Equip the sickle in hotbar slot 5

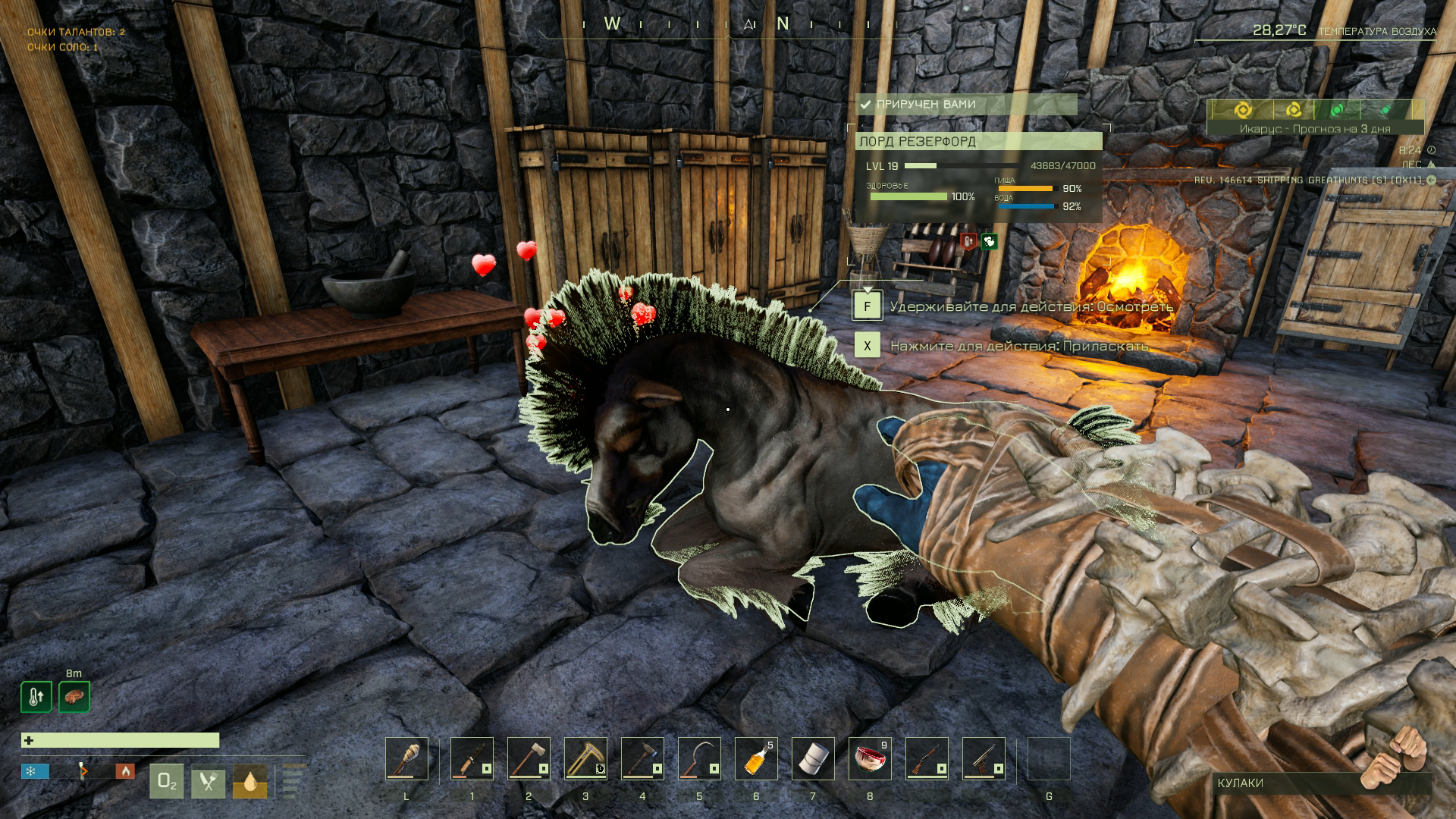(699, 758)
